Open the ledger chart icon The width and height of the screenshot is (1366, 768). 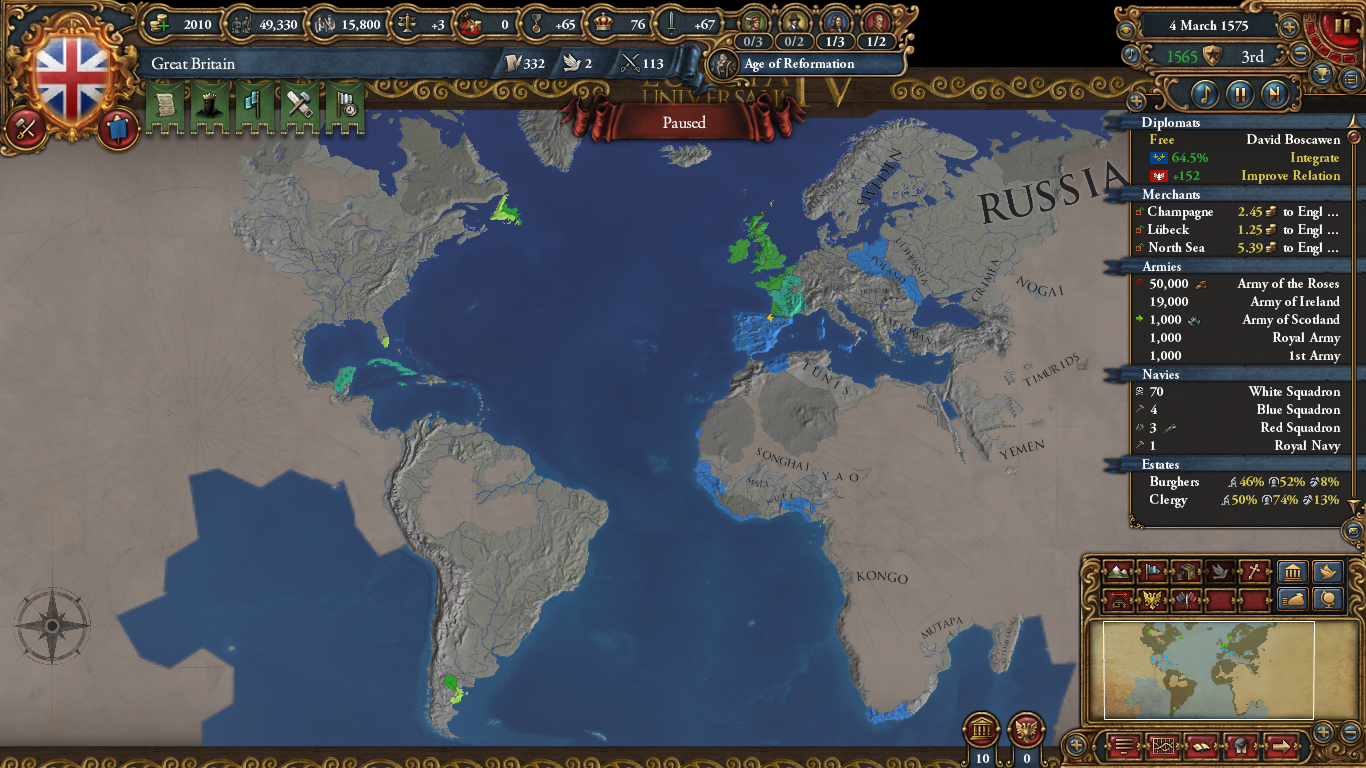tap(1164, 746)
